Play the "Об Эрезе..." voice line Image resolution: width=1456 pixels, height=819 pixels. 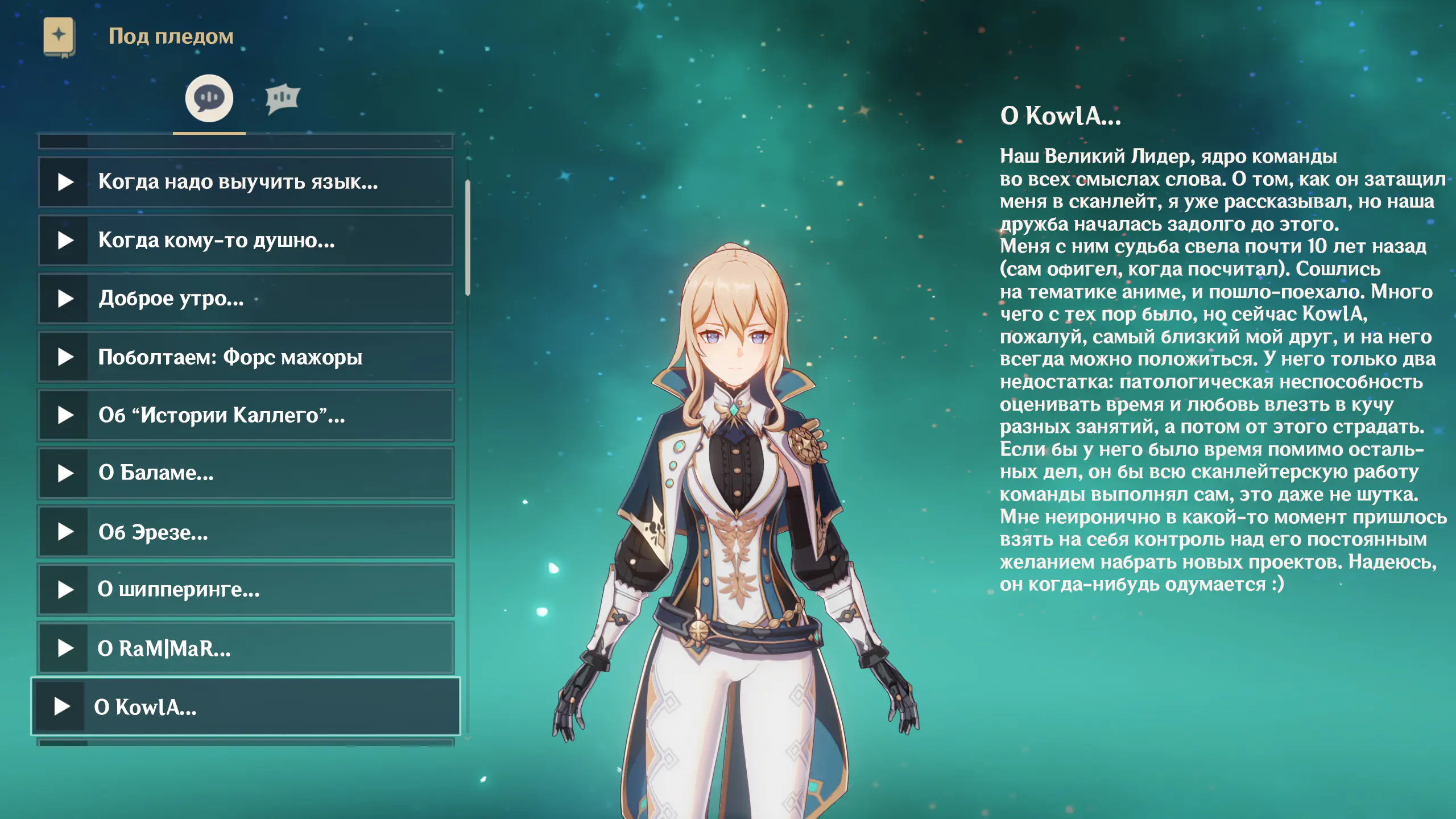pyautogui.click(x=246, y=532)
